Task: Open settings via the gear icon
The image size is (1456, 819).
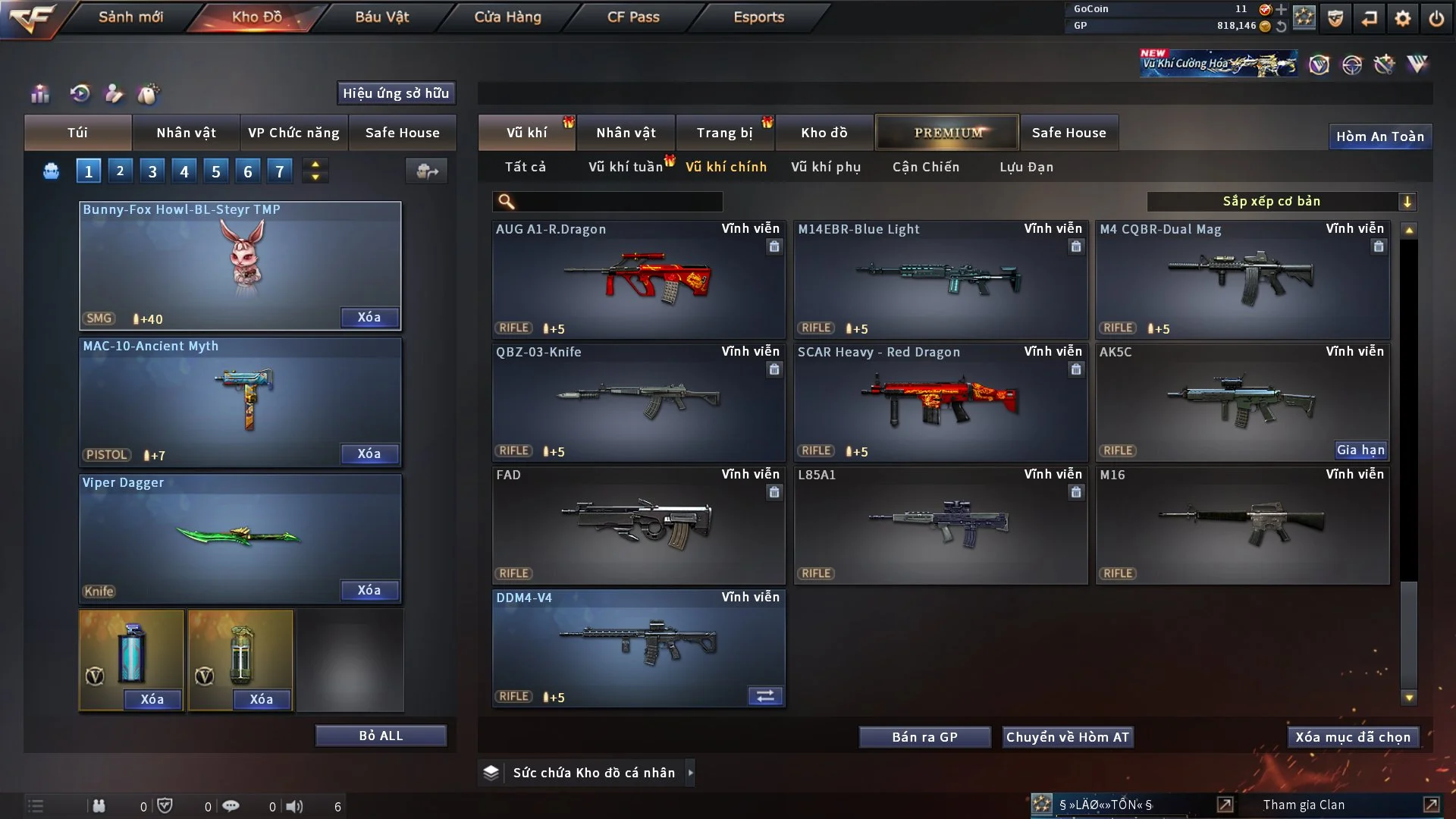Action: click(1402, 18)
